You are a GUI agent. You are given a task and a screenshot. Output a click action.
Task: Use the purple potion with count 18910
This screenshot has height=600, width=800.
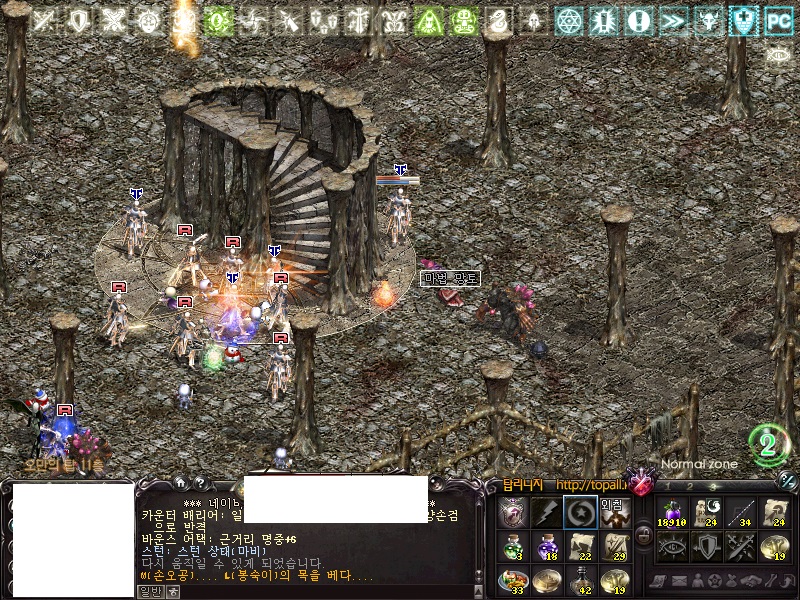coord(673,512)
